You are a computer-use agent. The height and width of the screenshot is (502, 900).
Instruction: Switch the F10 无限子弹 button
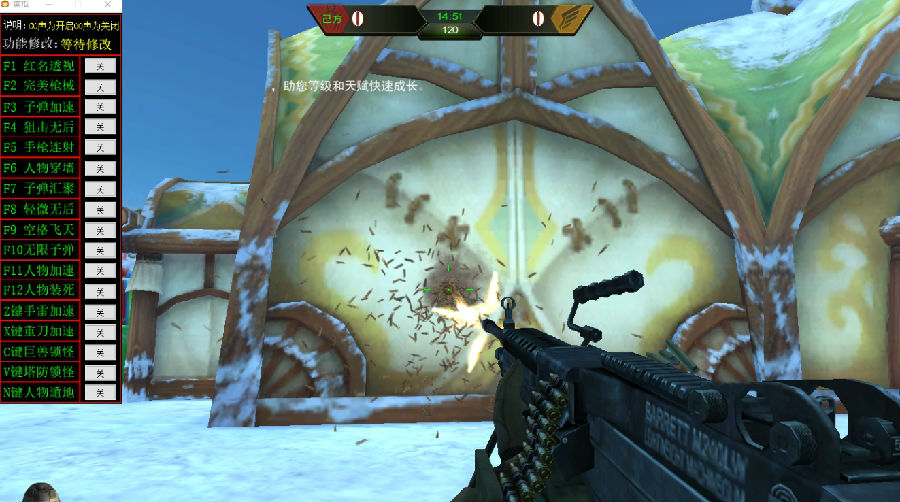[100, 250]
